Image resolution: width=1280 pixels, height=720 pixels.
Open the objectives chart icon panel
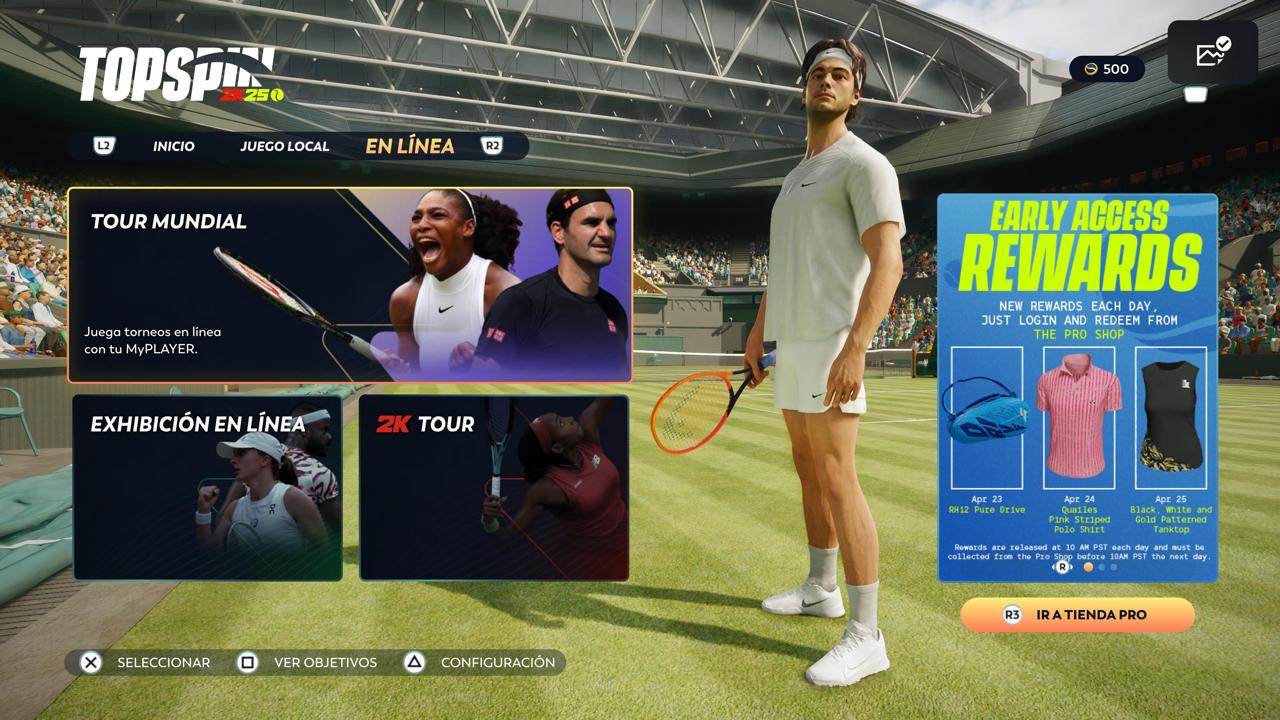[1213, 52]
